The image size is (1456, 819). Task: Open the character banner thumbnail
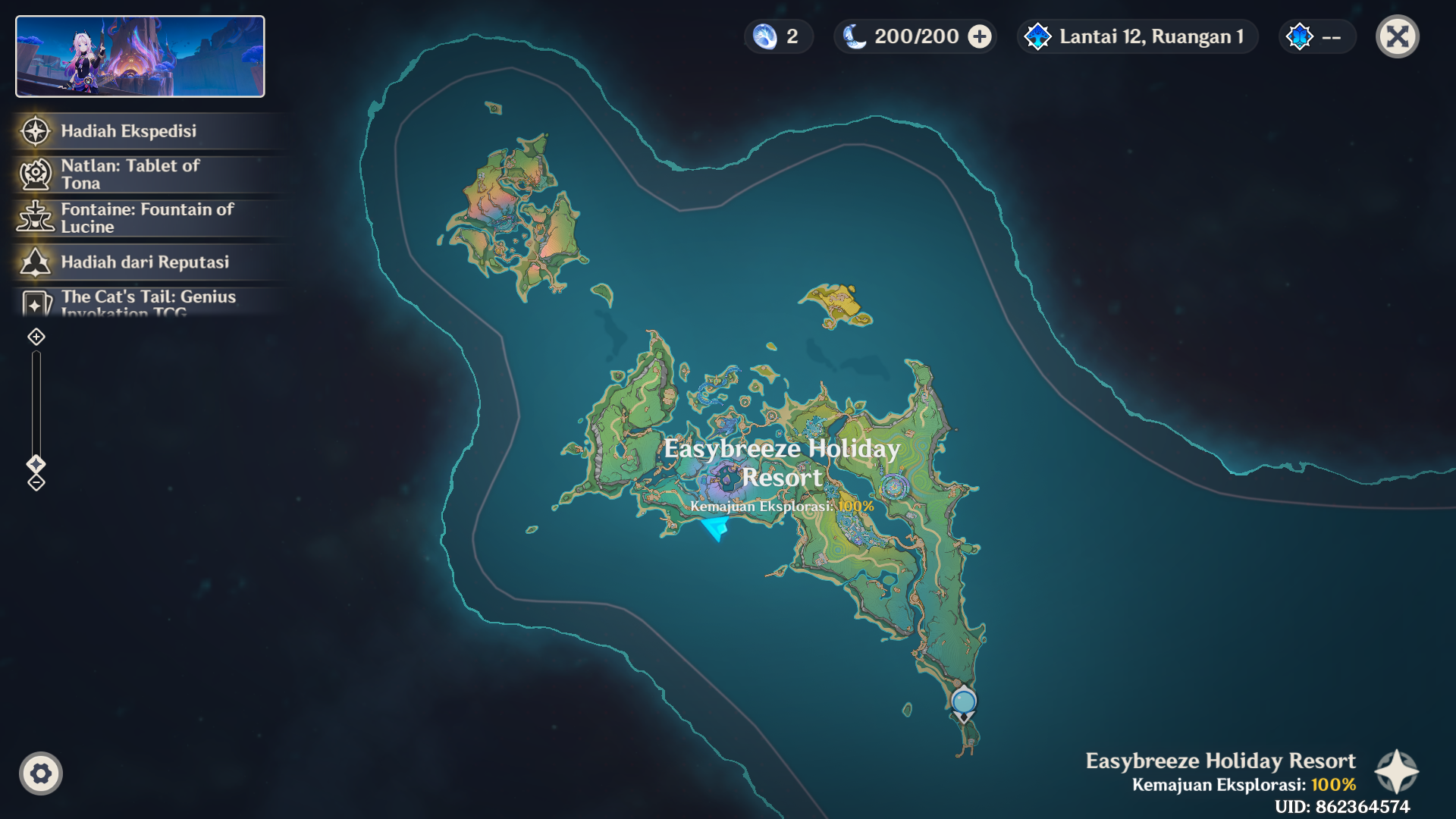click(x=140, y=57)
